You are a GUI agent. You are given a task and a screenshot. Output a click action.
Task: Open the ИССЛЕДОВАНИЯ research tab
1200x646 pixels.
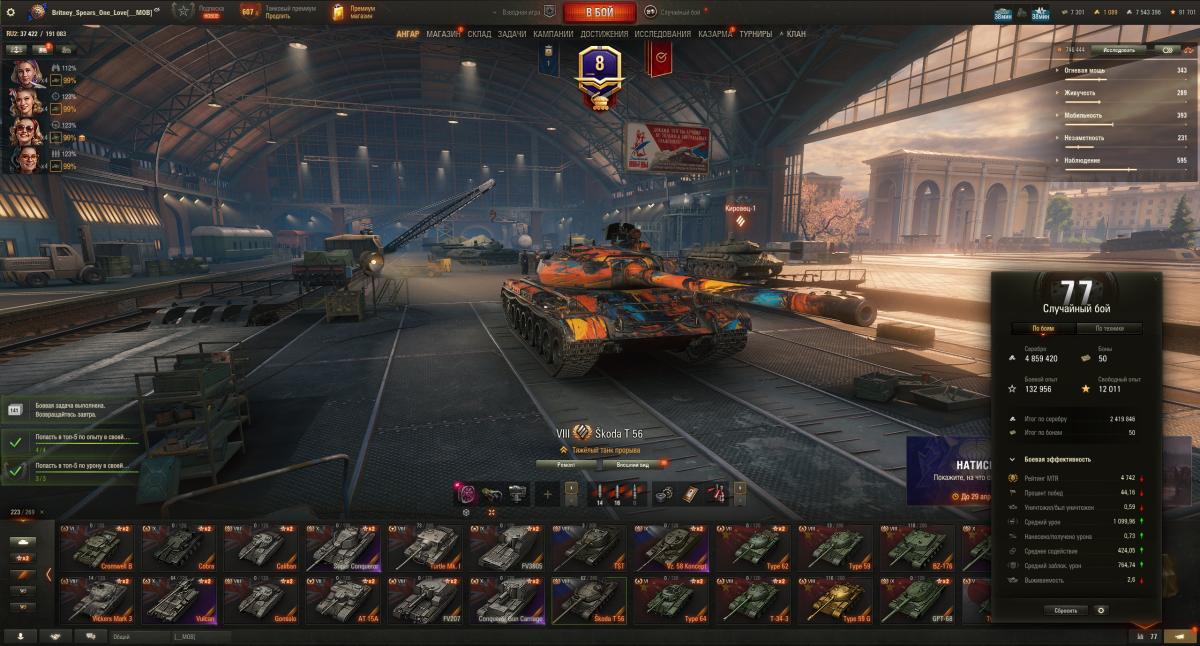pyautogui.click(x=662, y=34)
